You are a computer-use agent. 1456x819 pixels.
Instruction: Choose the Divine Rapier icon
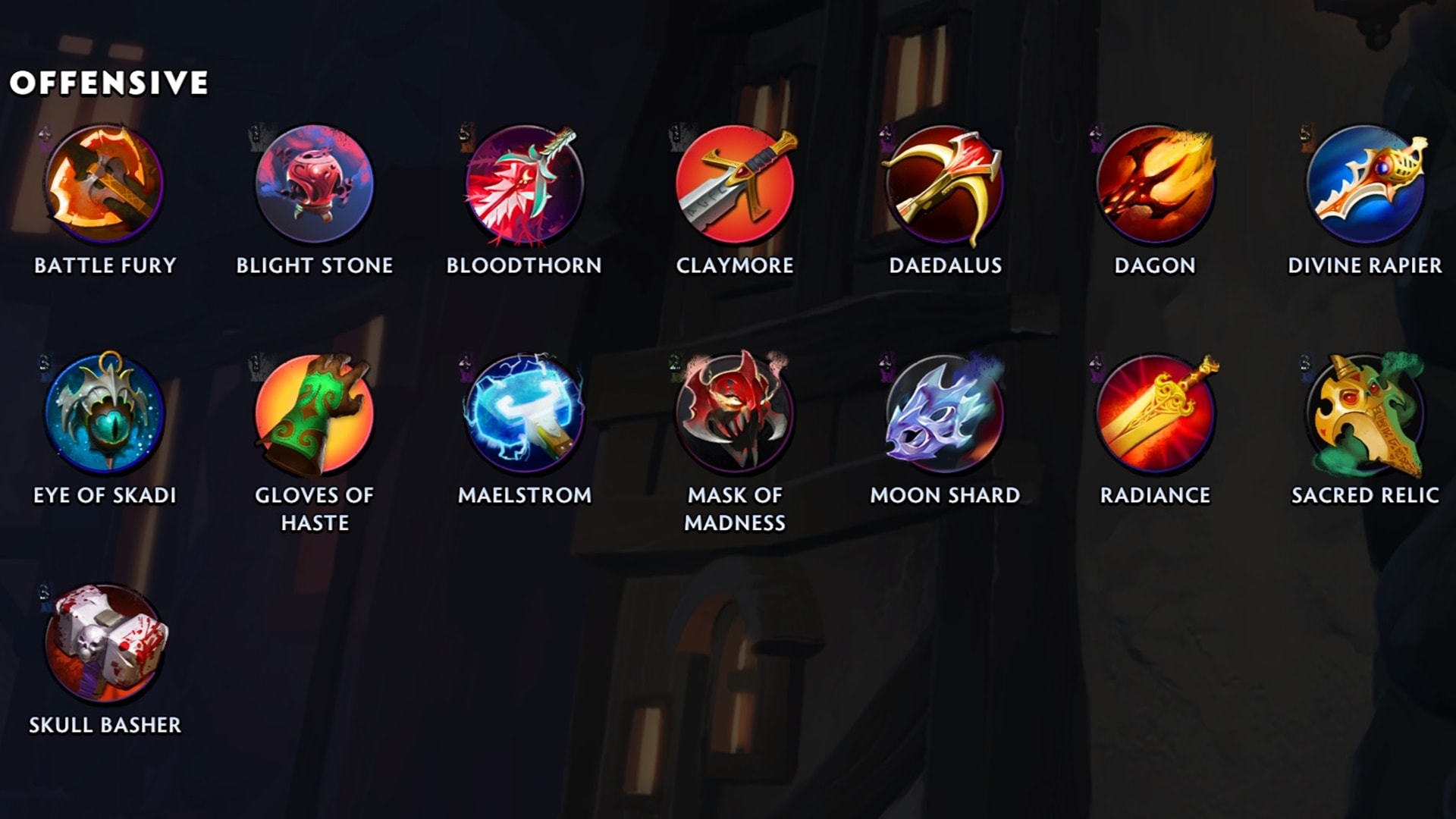pyautogui.click(x=1365, y=184)
